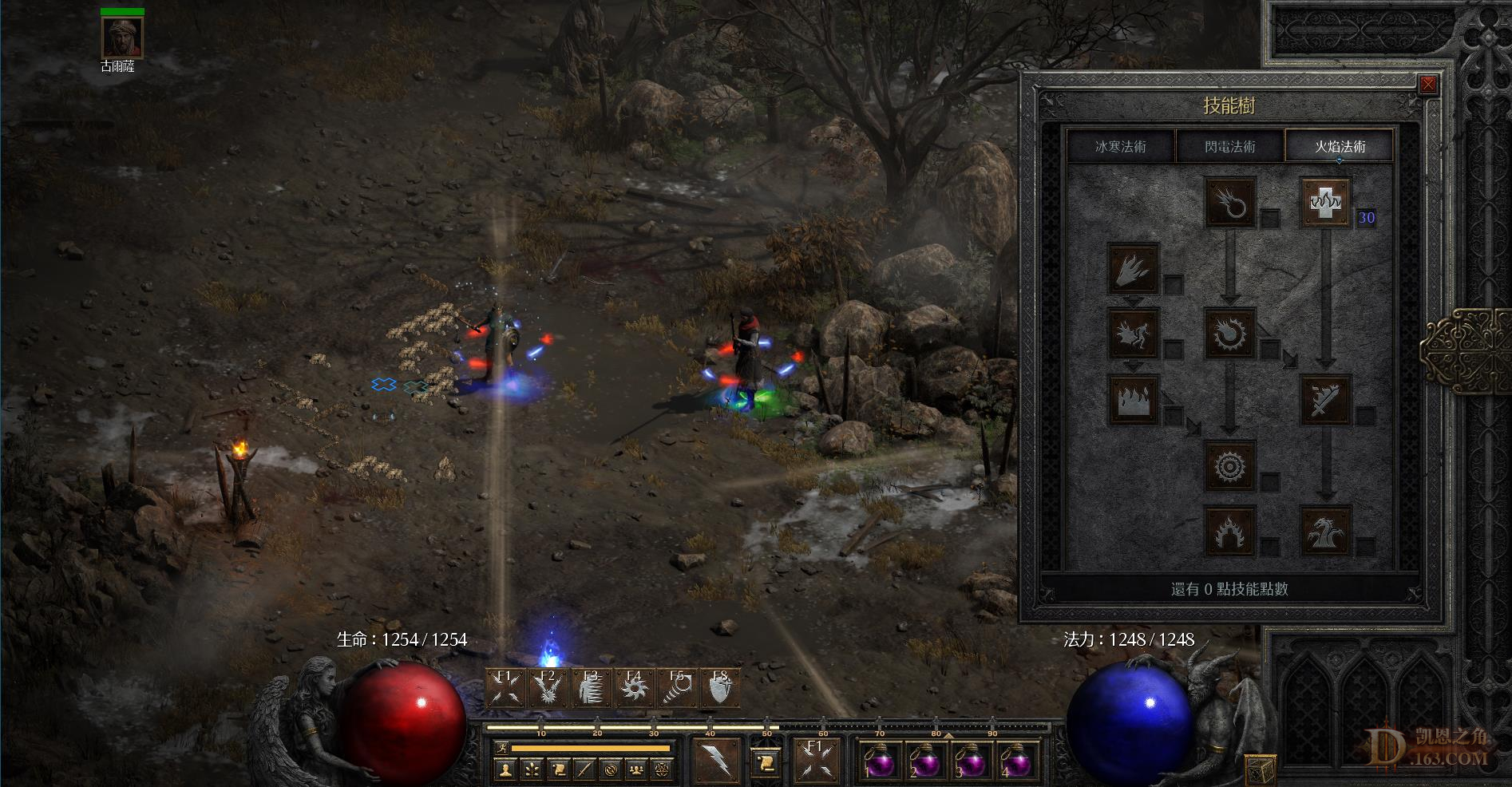Click the Meteor skill icon

point(1230,465)
